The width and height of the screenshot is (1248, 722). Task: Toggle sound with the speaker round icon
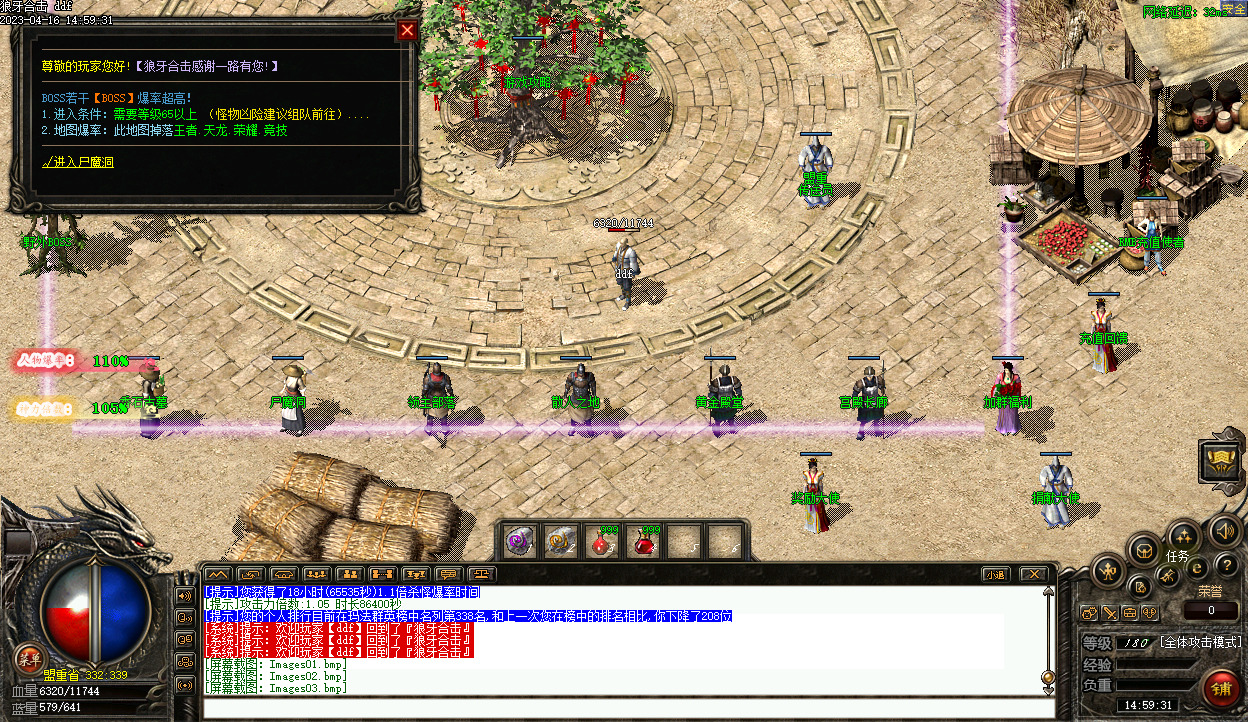coord(1224,530)
